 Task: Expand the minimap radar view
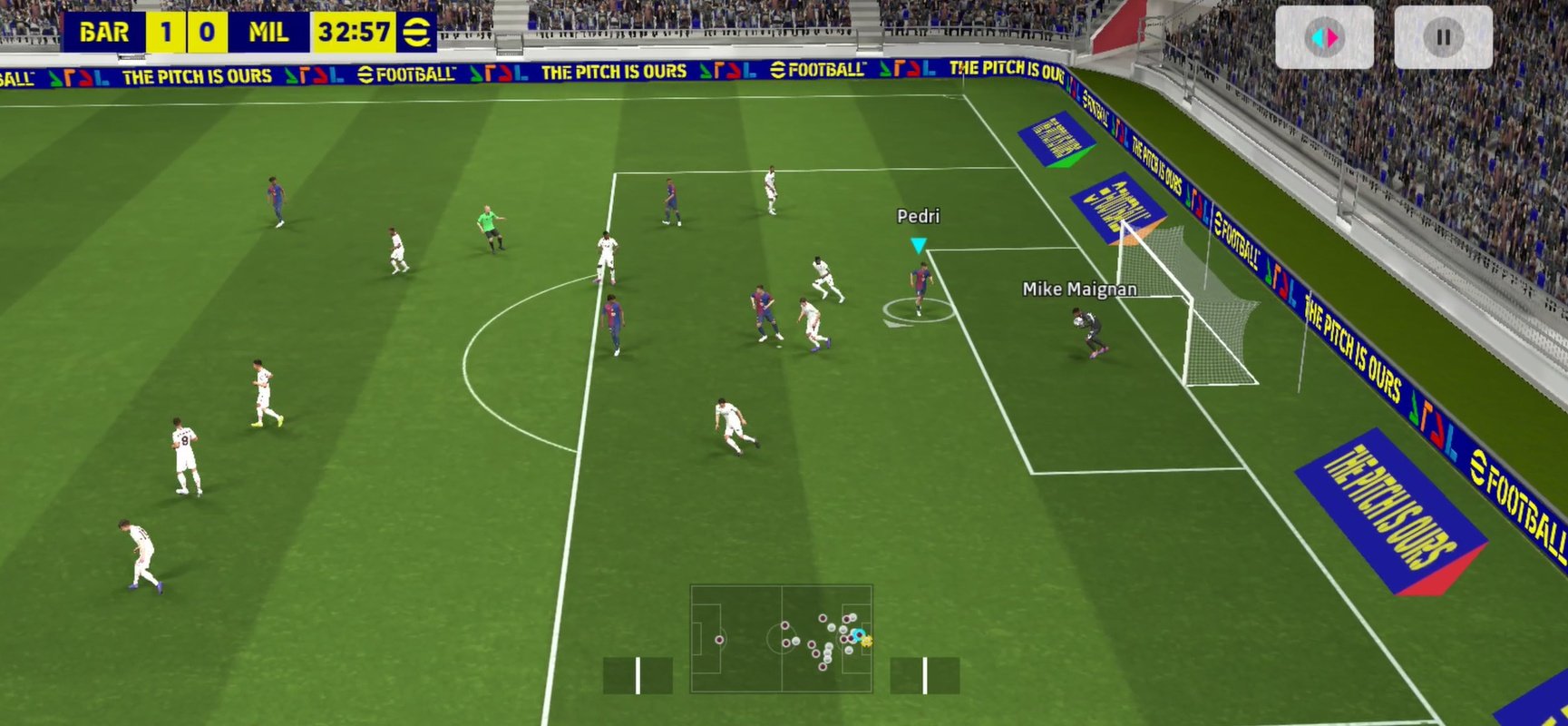point(780,640)
